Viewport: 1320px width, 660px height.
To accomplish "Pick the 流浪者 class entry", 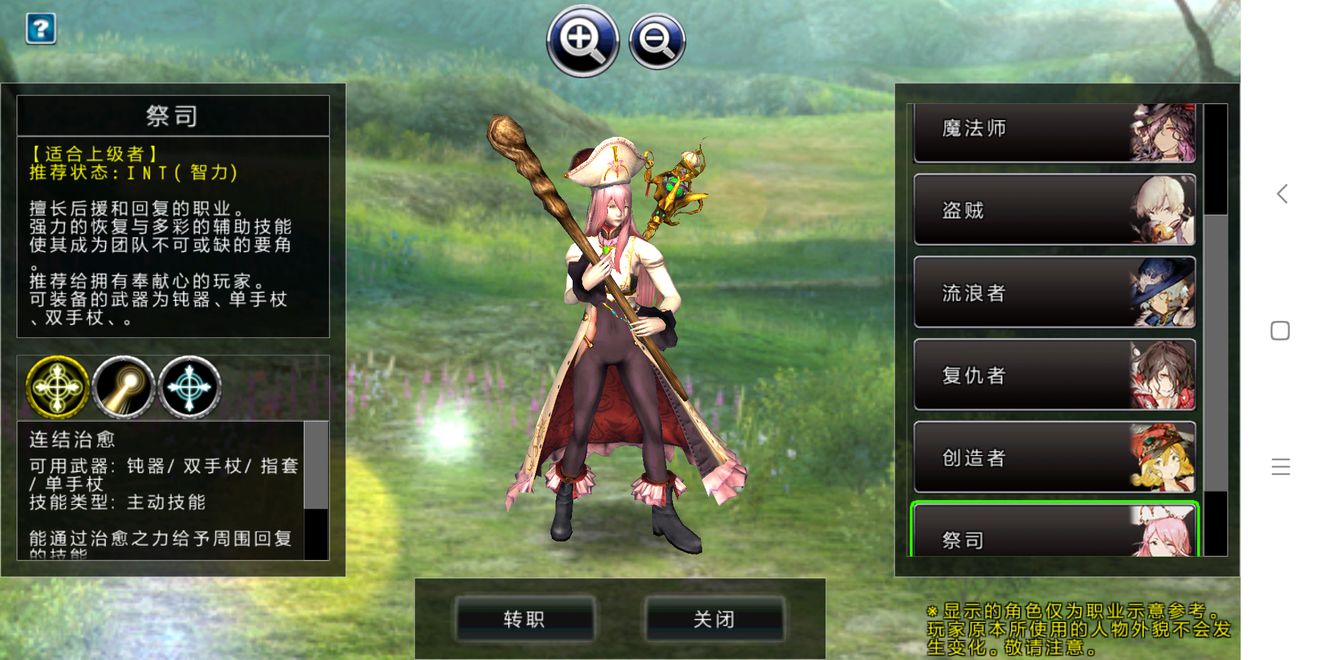I will (1054, 293).
